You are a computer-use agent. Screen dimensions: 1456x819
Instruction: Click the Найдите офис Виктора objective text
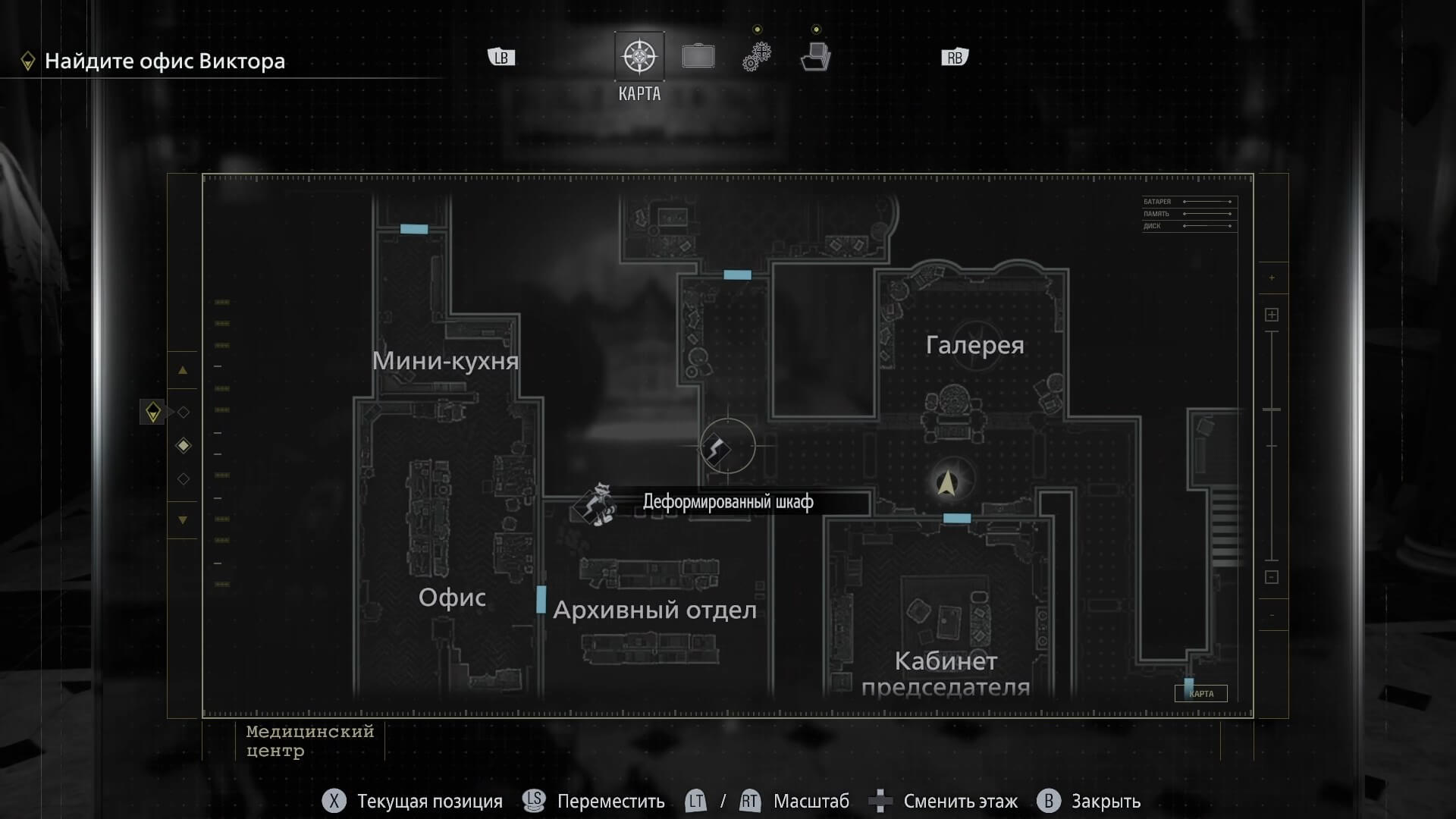pos(164,61)
